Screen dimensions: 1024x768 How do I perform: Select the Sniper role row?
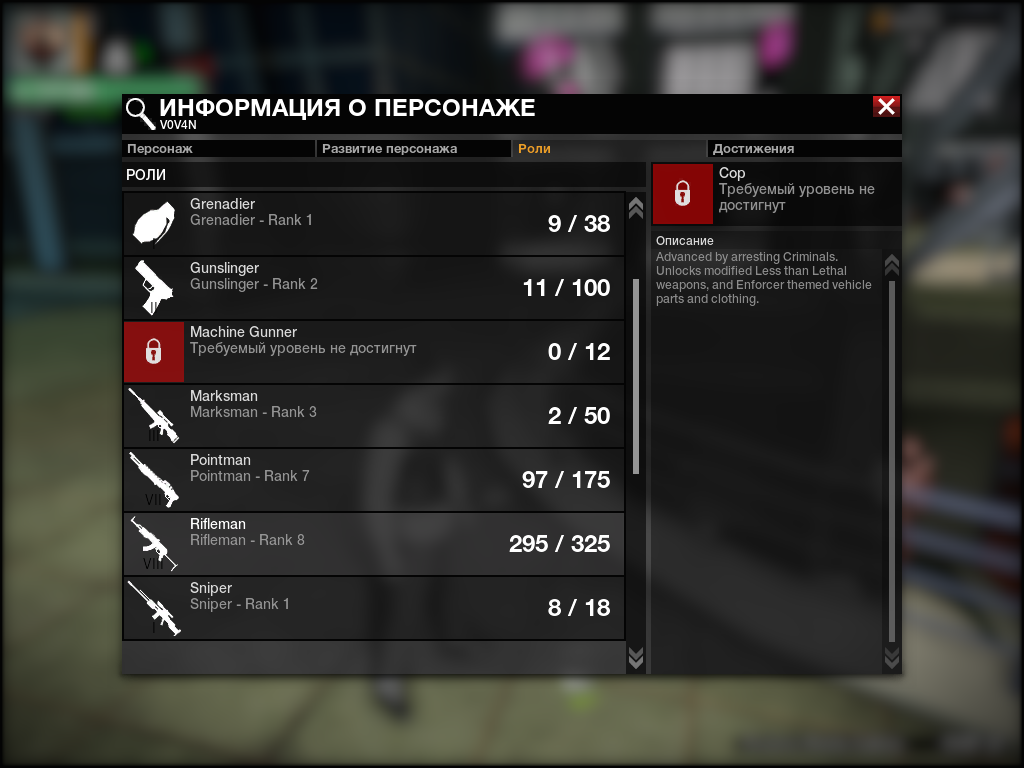tap(374, 608)
